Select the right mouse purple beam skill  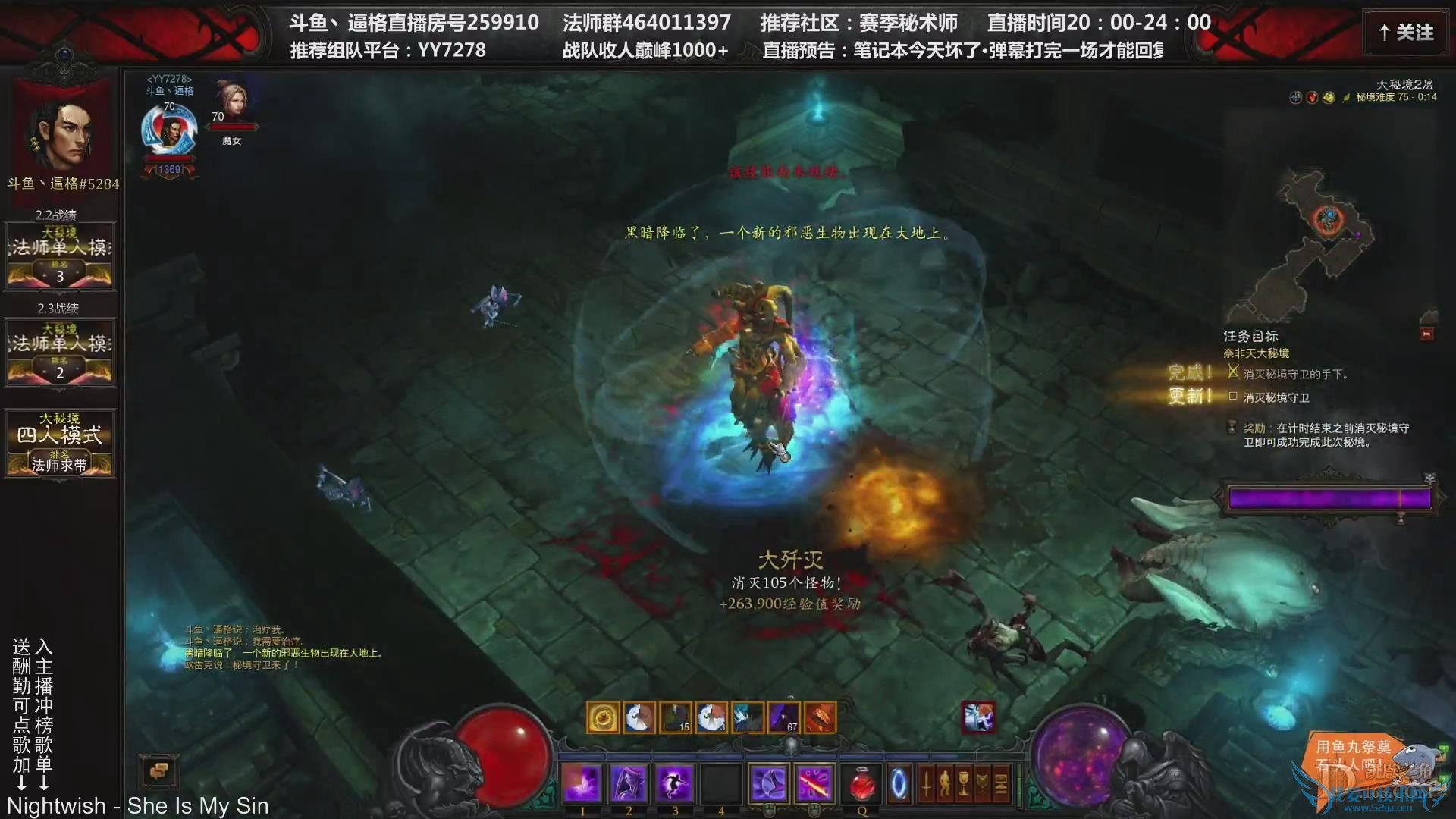[x=814, y=783]
